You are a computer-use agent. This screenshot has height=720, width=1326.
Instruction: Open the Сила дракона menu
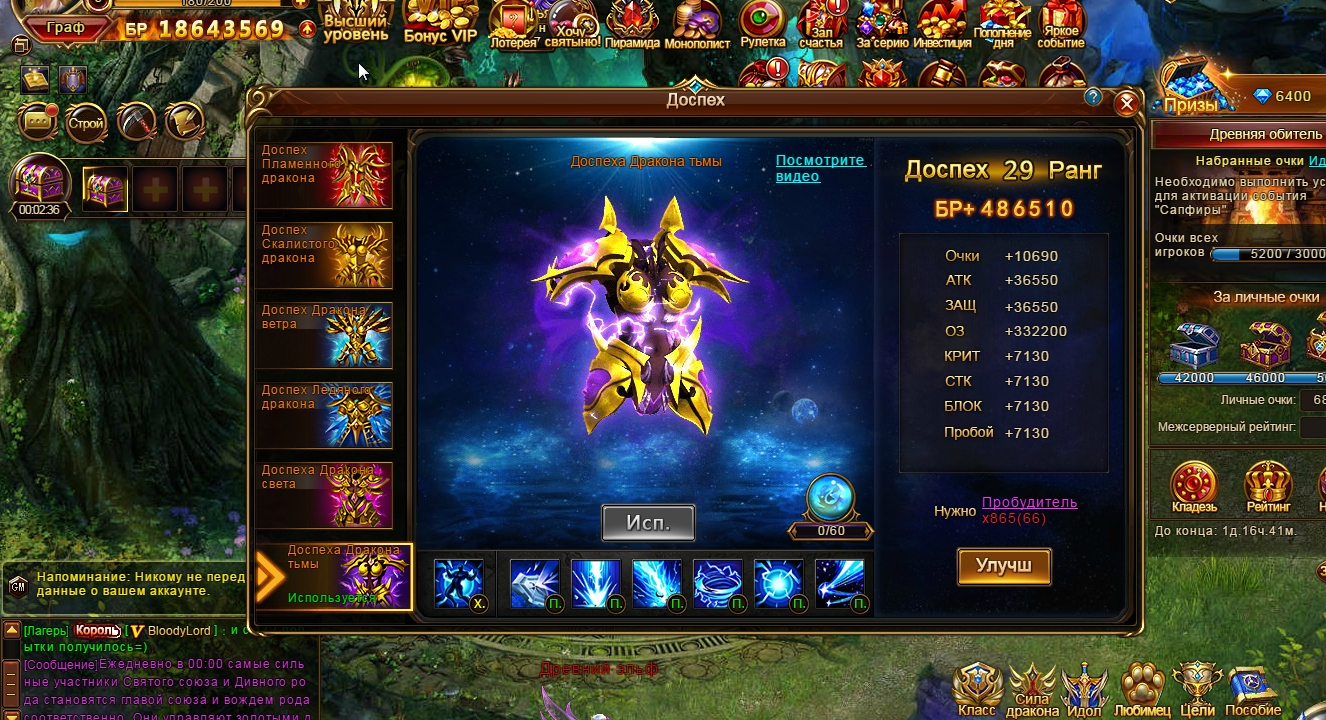click(x=1033, y=690)
